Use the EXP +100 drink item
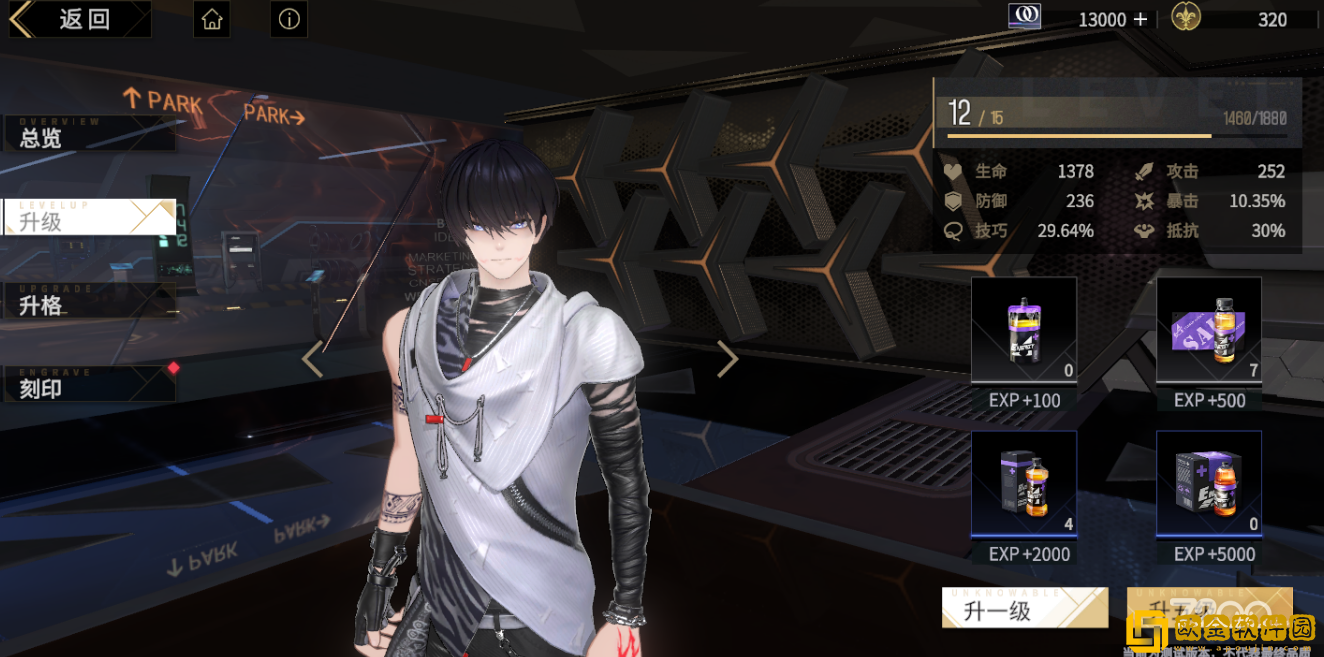 (x=1023, y=331)
